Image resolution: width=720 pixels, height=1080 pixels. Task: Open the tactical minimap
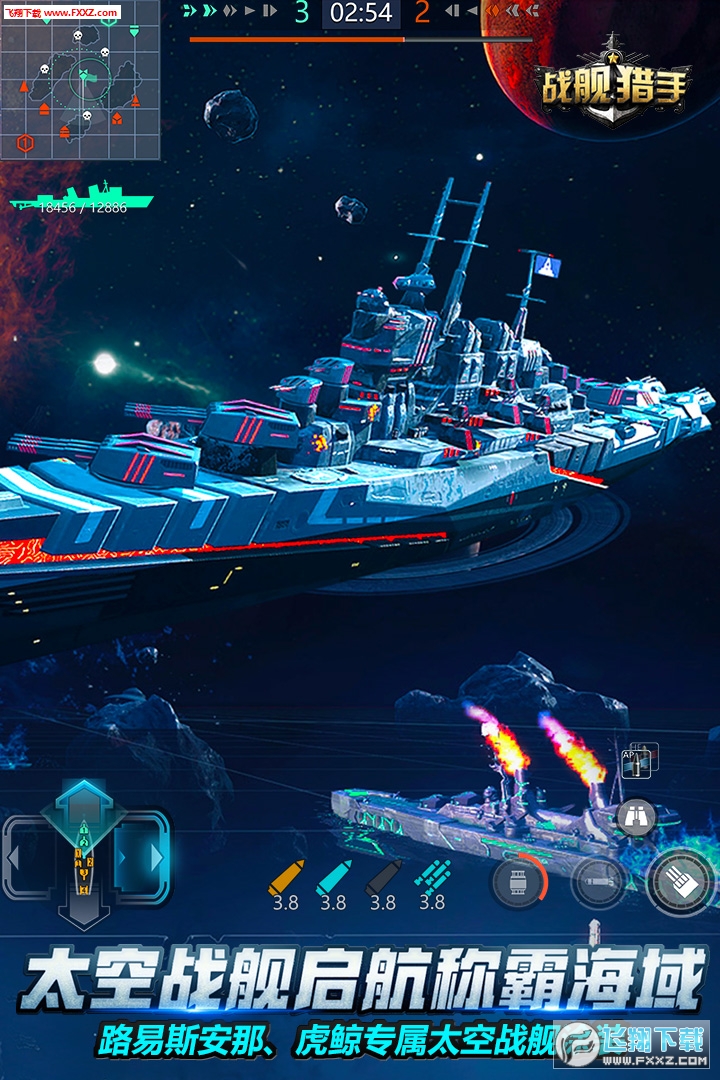click(x=80, y=80)
